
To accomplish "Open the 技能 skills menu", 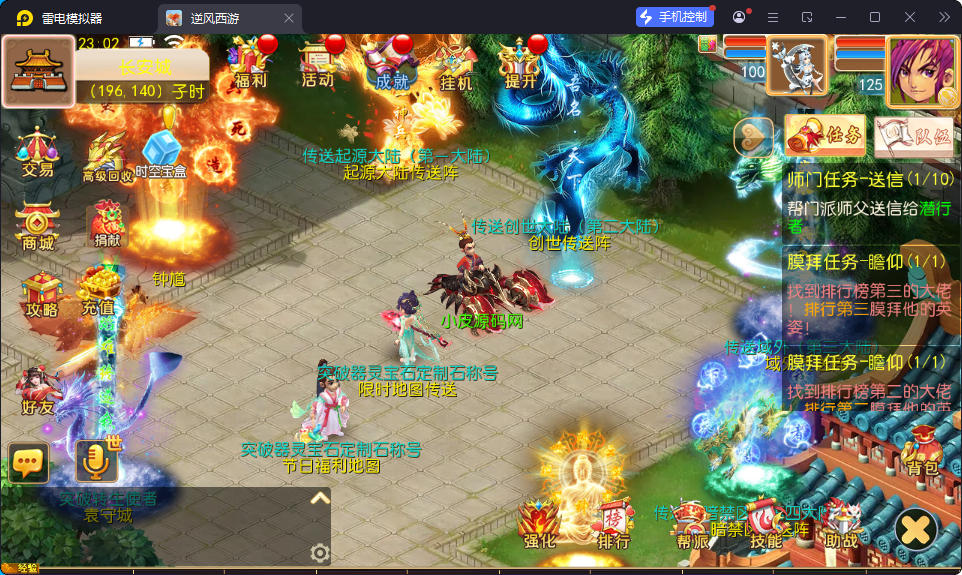I will (x=765, y=525).
